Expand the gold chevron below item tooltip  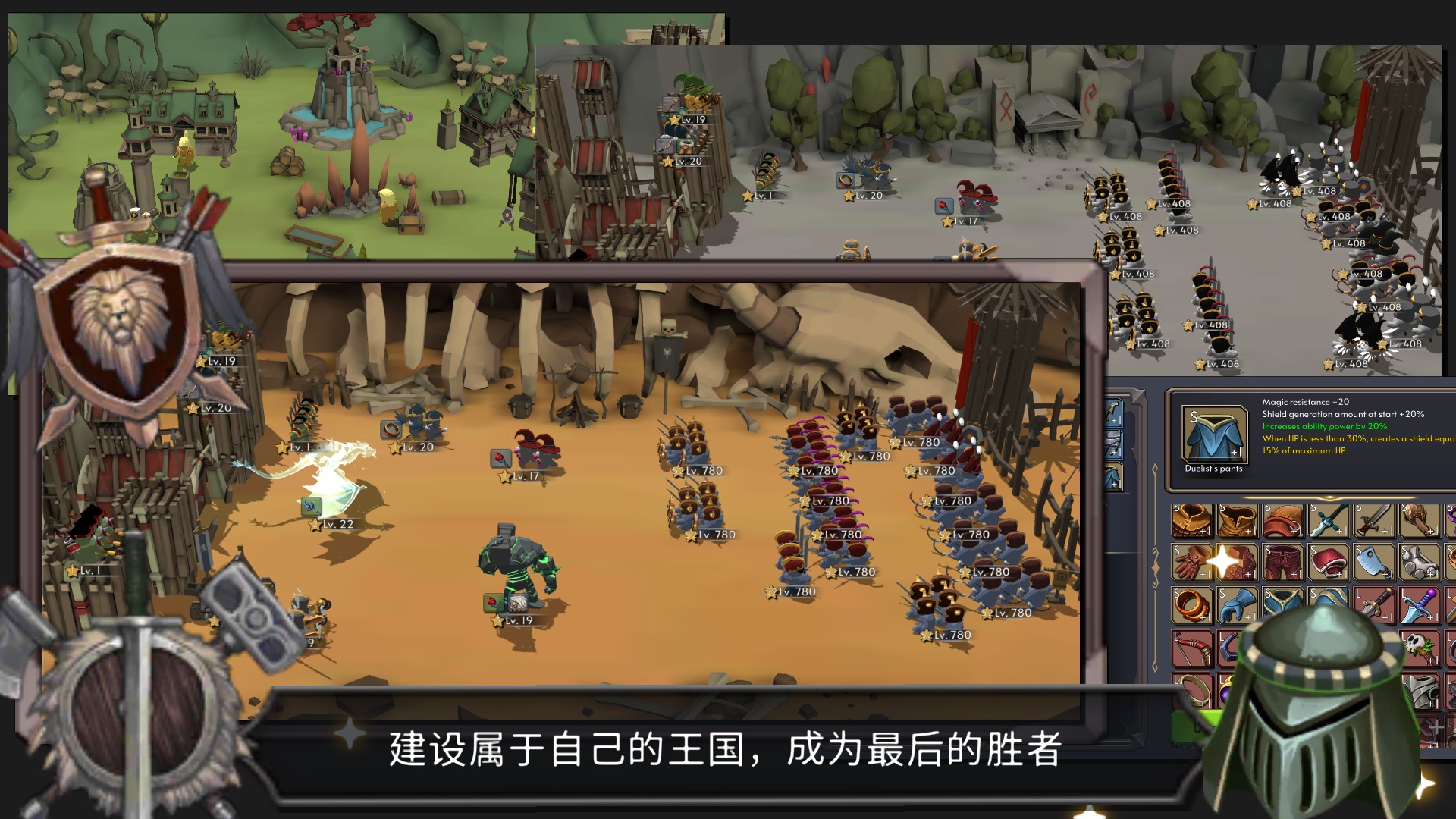coord(1329,498)
